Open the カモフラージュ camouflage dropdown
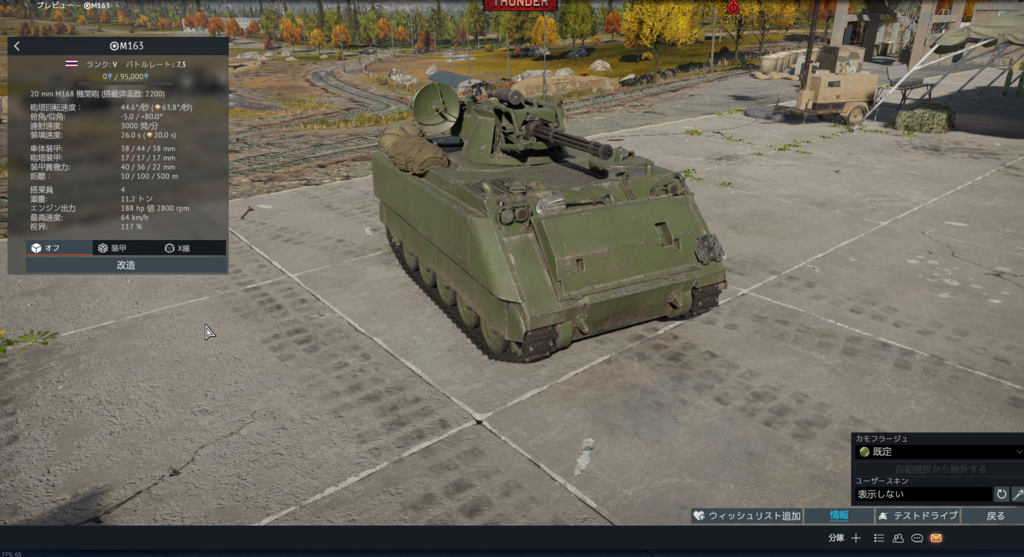The width and height of the screenshot is (1024, 557). [x=938, y=452]
